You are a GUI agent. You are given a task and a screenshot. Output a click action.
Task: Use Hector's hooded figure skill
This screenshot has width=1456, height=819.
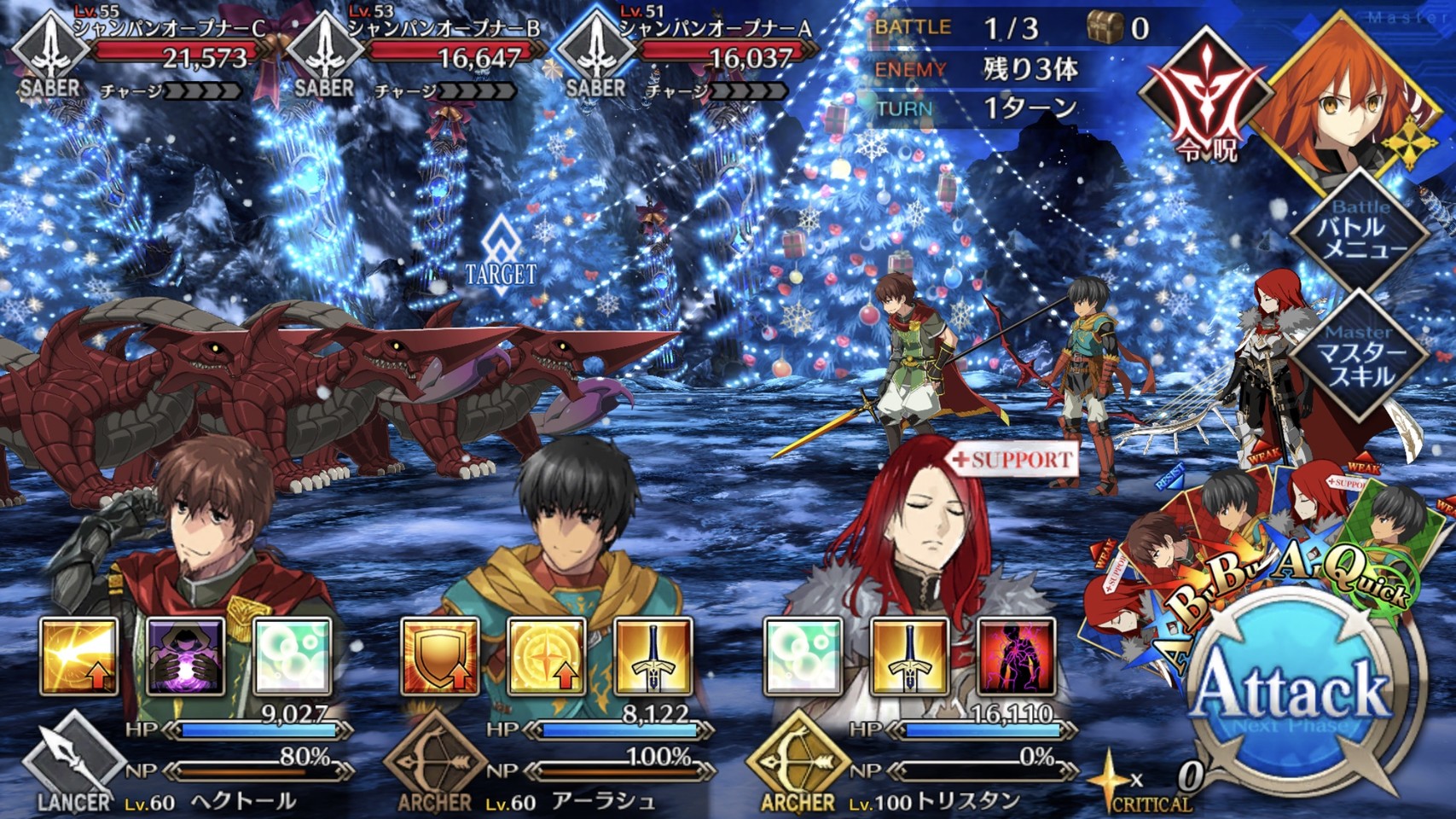pyautogui.click(x=185, y=656)
